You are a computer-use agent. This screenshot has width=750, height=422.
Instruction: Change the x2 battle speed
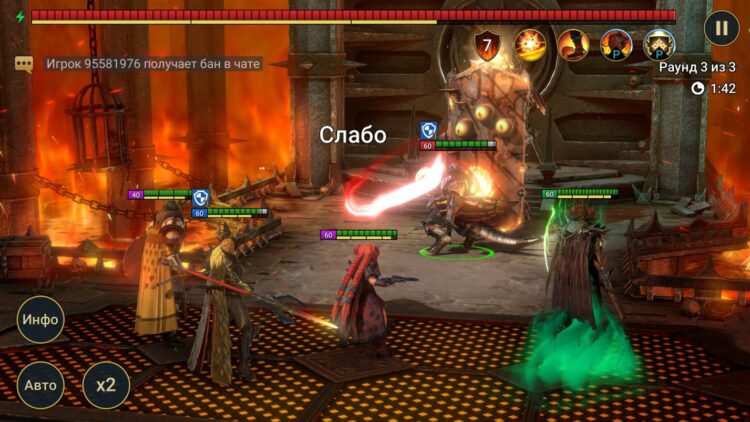click(105, 385)
